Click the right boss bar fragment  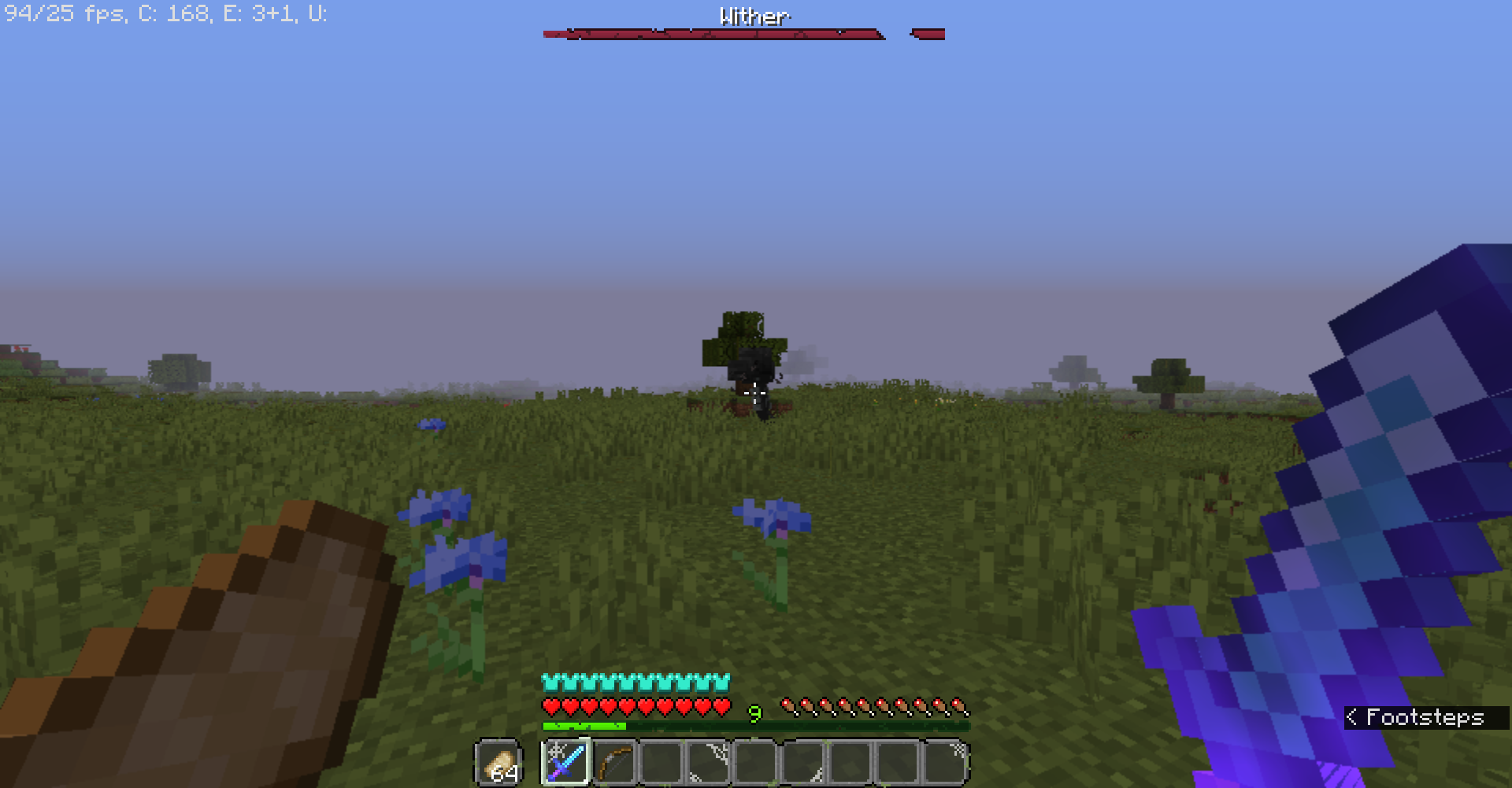pos(928,34)
